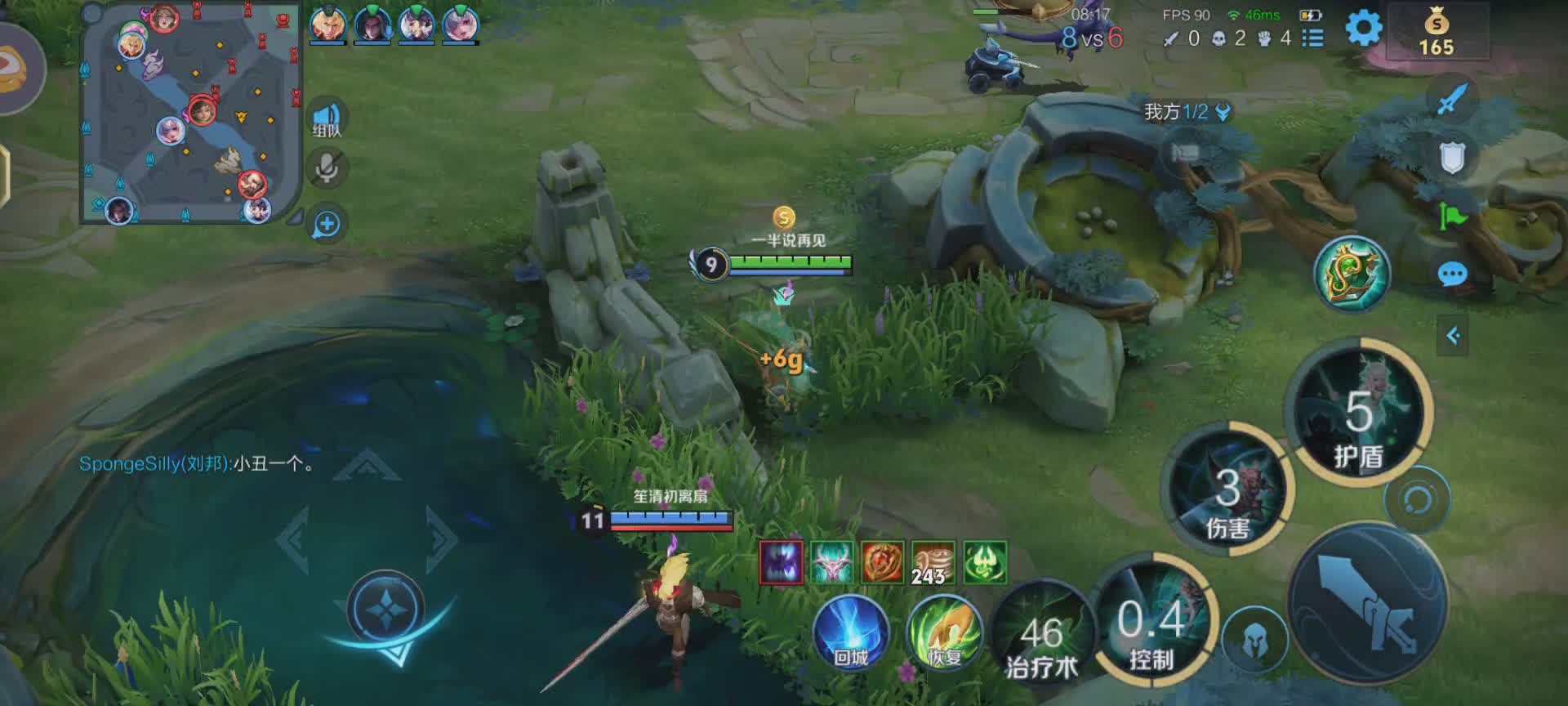Open the scoreboard list icon
The image size is (1568, 706).
(1312, 38)
